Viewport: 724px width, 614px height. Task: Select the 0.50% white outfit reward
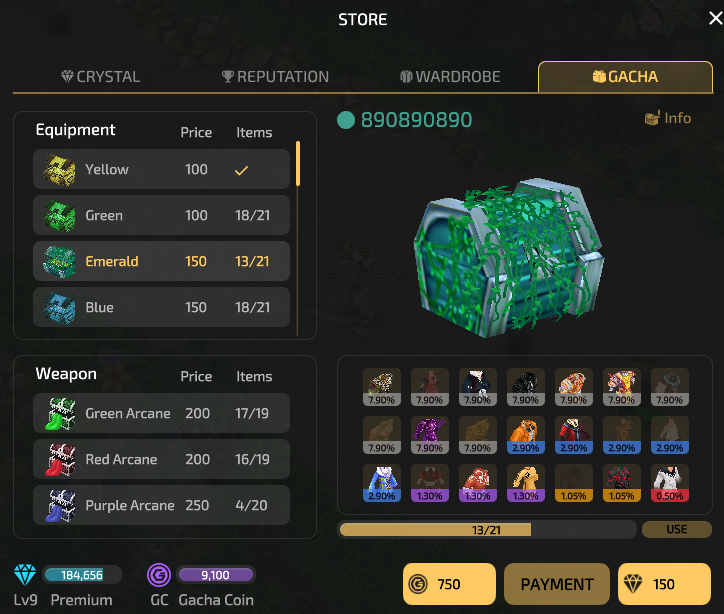(x=669, y=481)
